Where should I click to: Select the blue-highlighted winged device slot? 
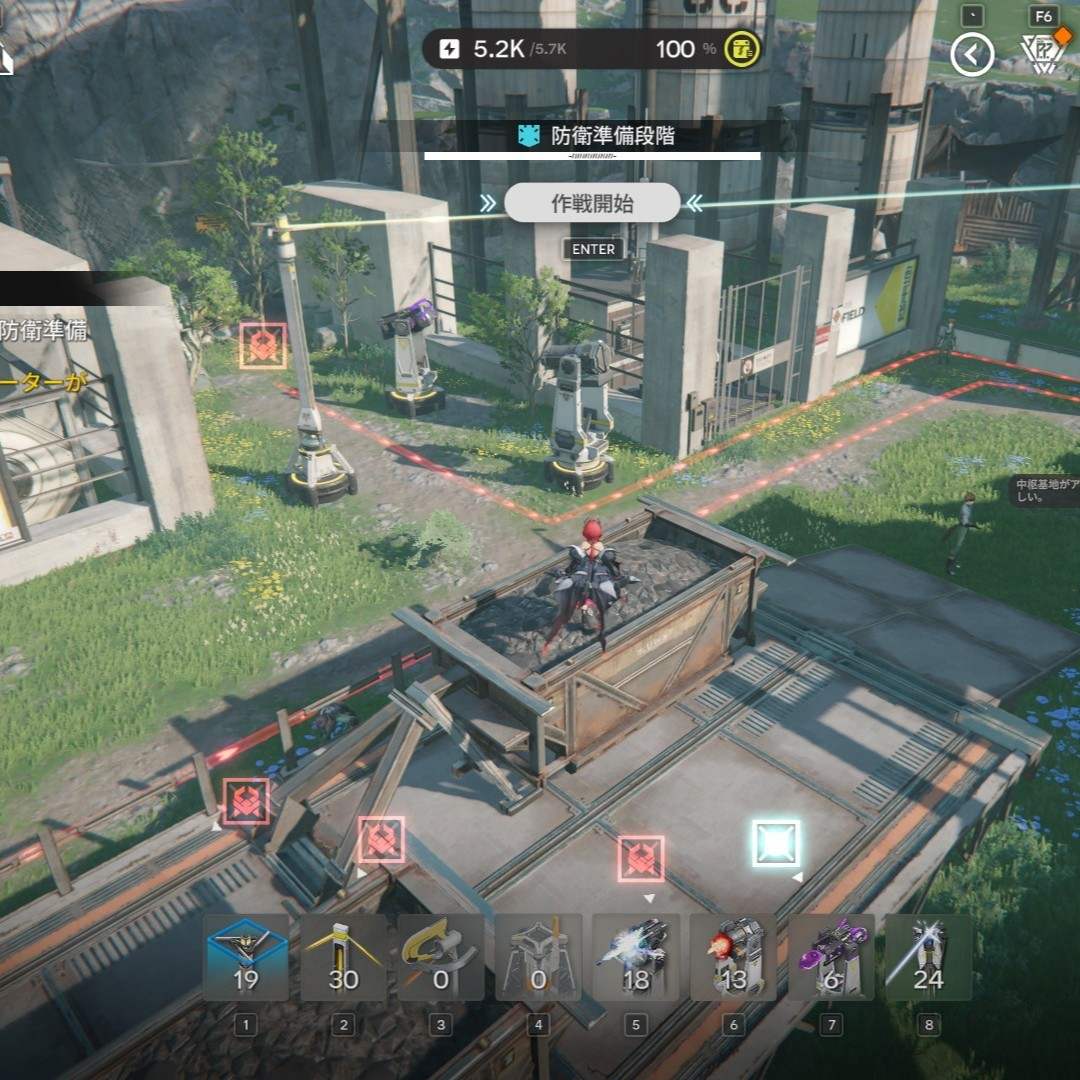(246, 957)
